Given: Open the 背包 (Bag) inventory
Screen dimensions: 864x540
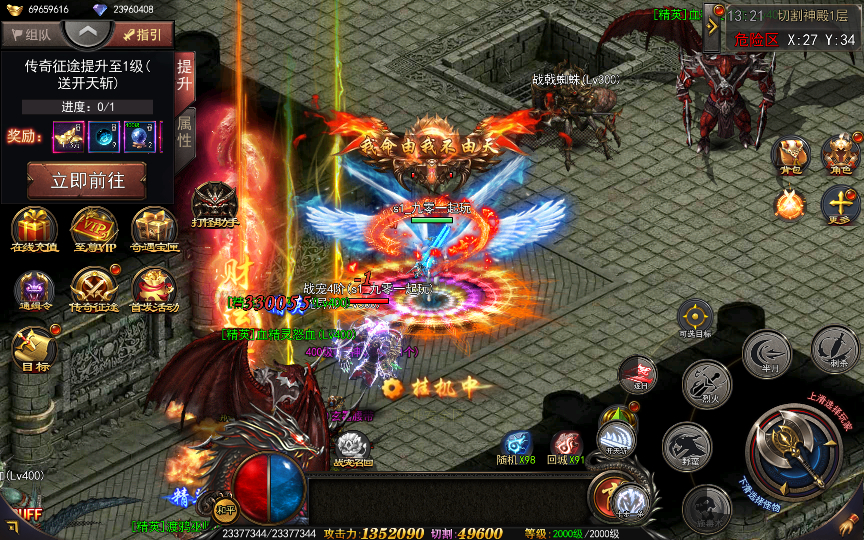Looking at the screenshot, I should (x=791, y=155).
